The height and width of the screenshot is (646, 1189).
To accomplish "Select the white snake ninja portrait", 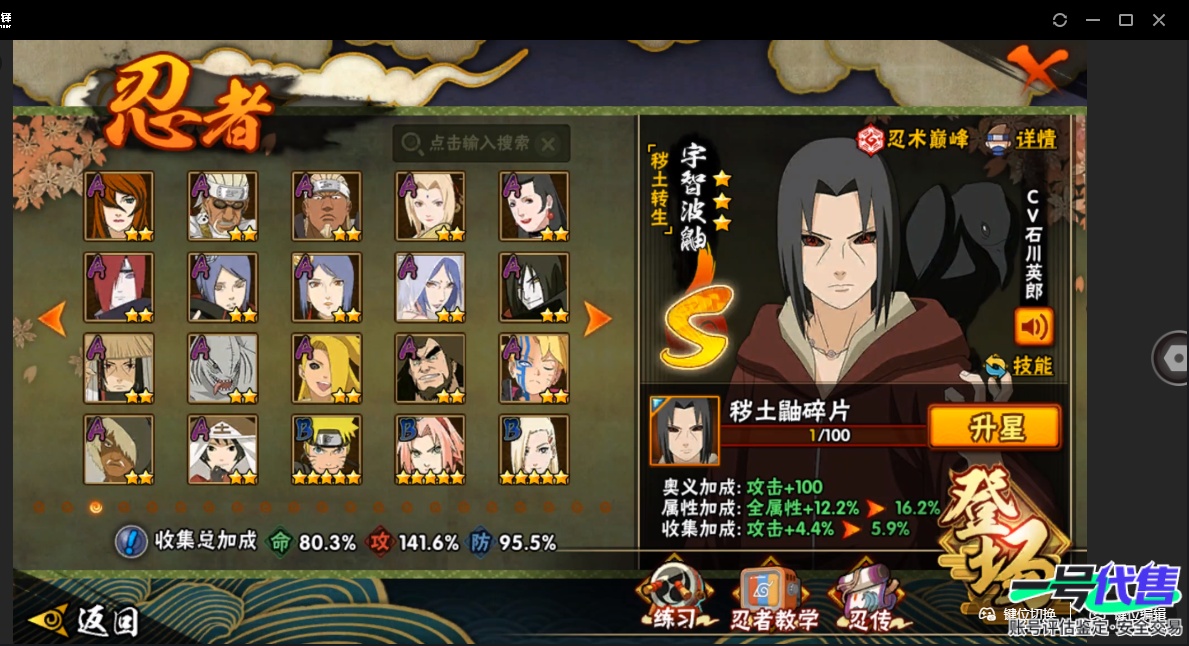I will [222, 368].
